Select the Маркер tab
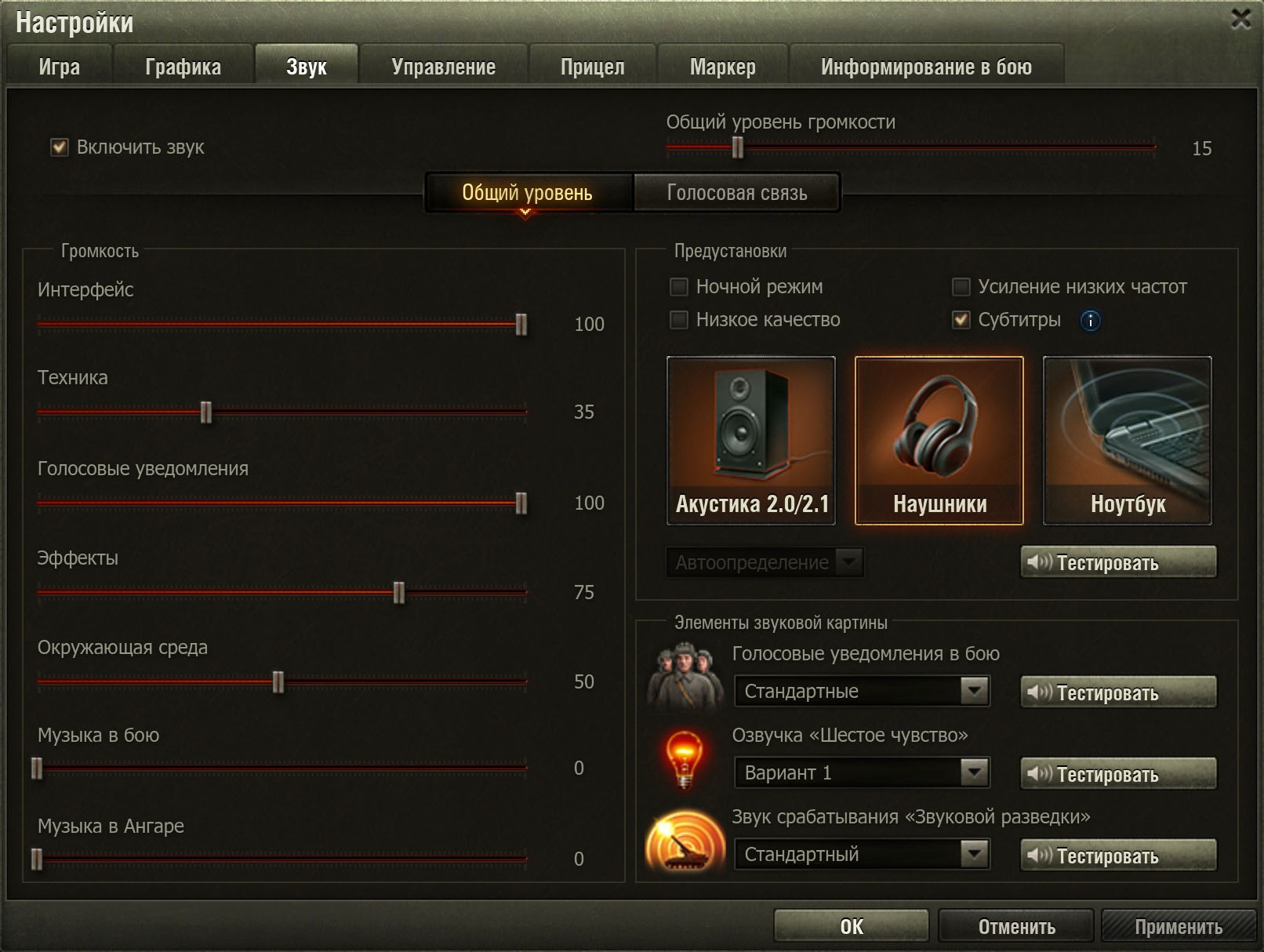 (722, 67)
